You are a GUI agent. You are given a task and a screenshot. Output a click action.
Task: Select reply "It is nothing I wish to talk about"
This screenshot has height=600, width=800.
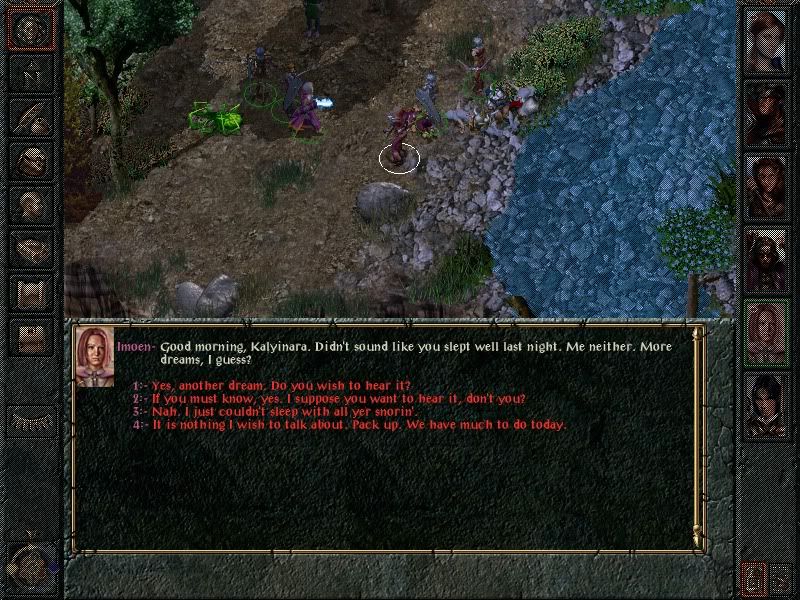[359, 424]
